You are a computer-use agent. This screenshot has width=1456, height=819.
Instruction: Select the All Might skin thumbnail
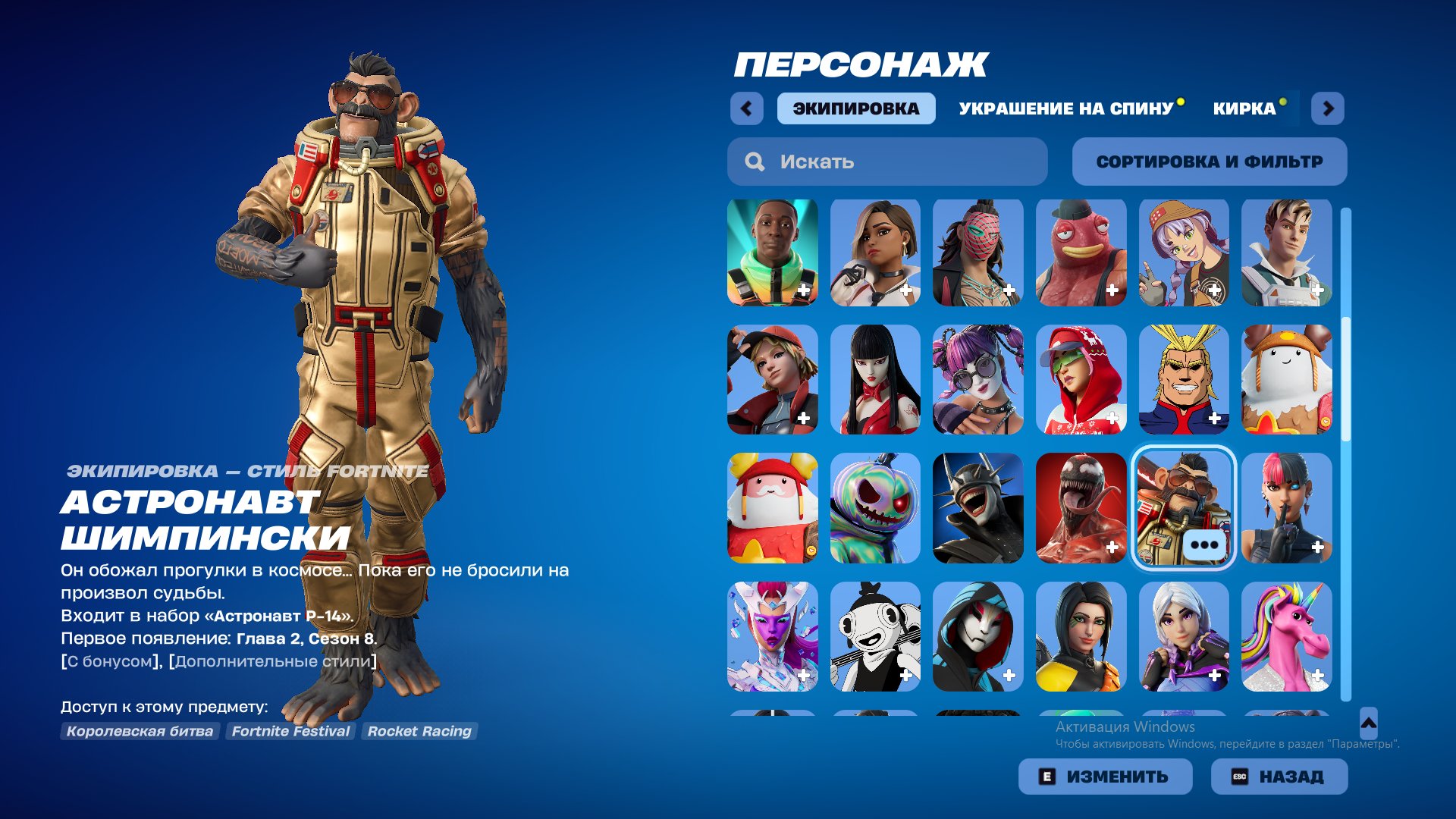click(1182, 381)
